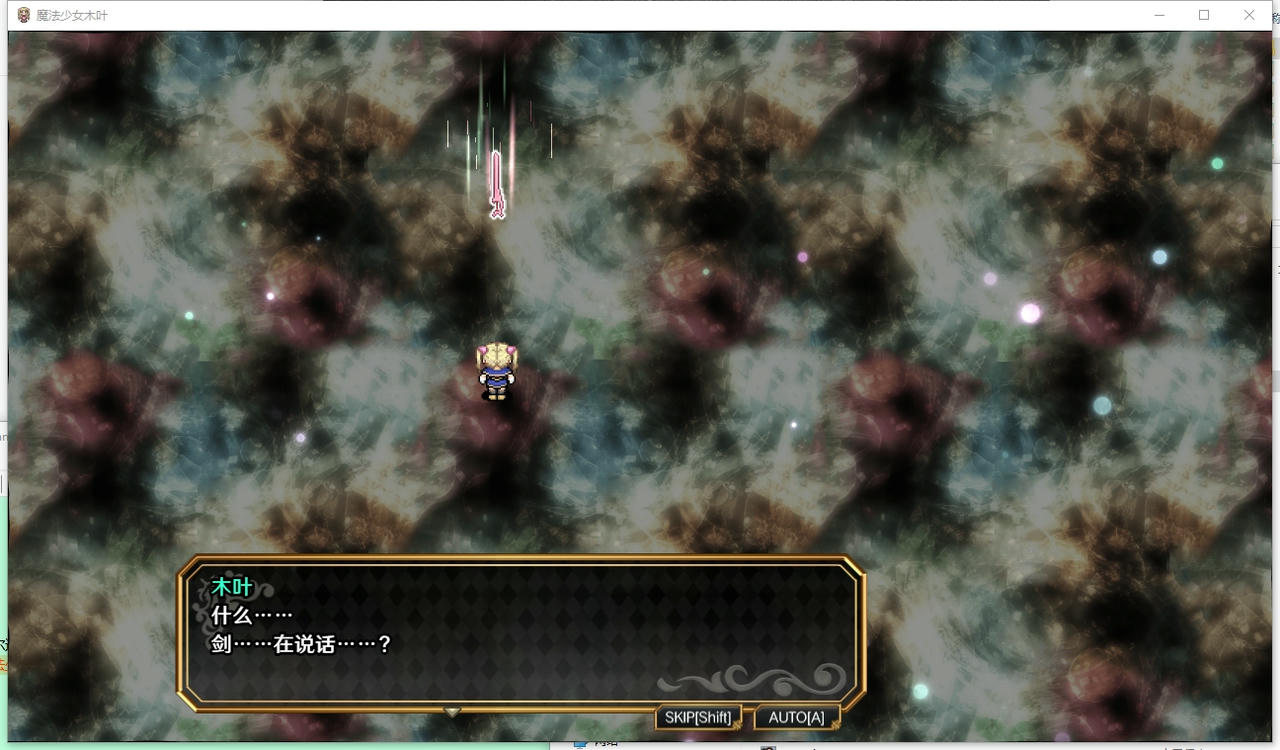Maximize the game window
1280x750 pixels.
(x=1204, y=15)
